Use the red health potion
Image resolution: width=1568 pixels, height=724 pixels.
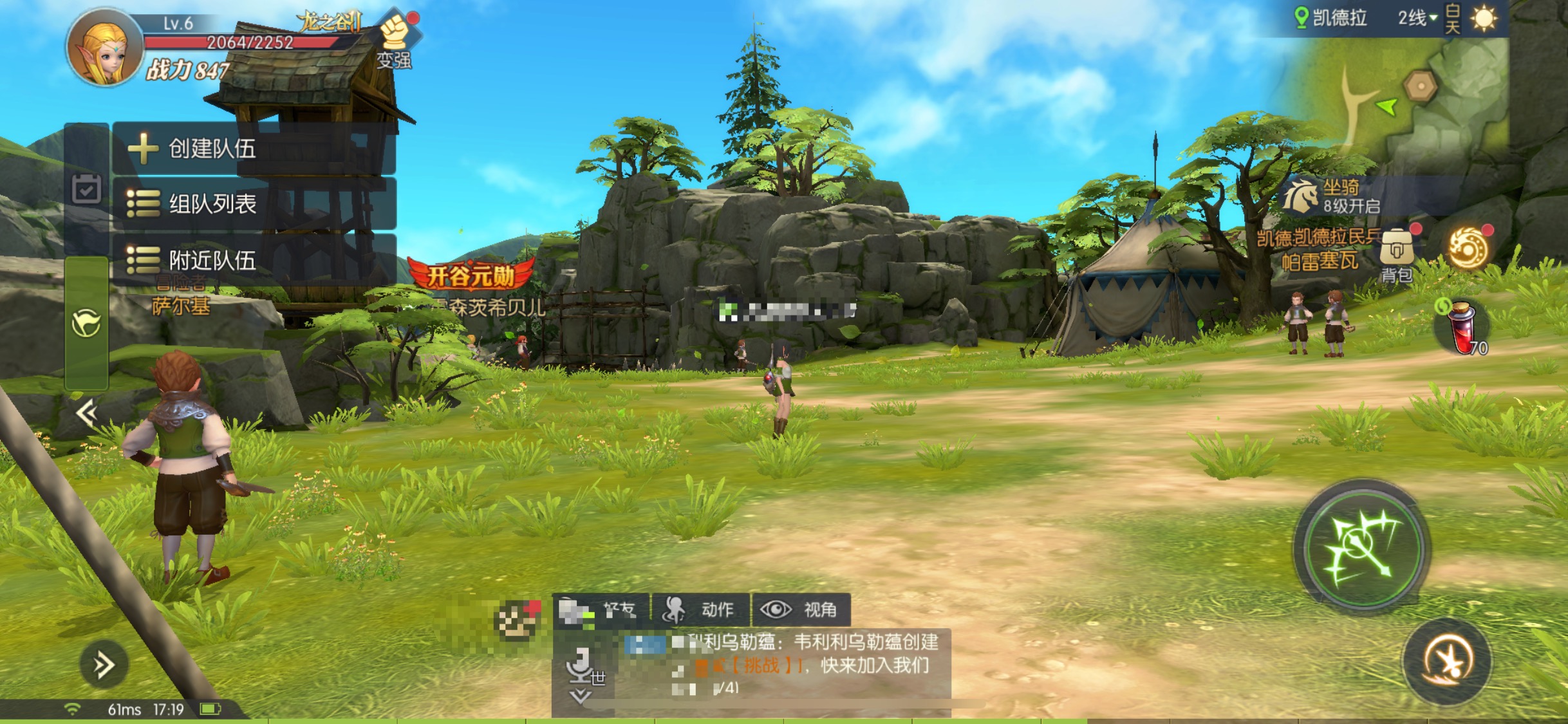click(1462, 328)
